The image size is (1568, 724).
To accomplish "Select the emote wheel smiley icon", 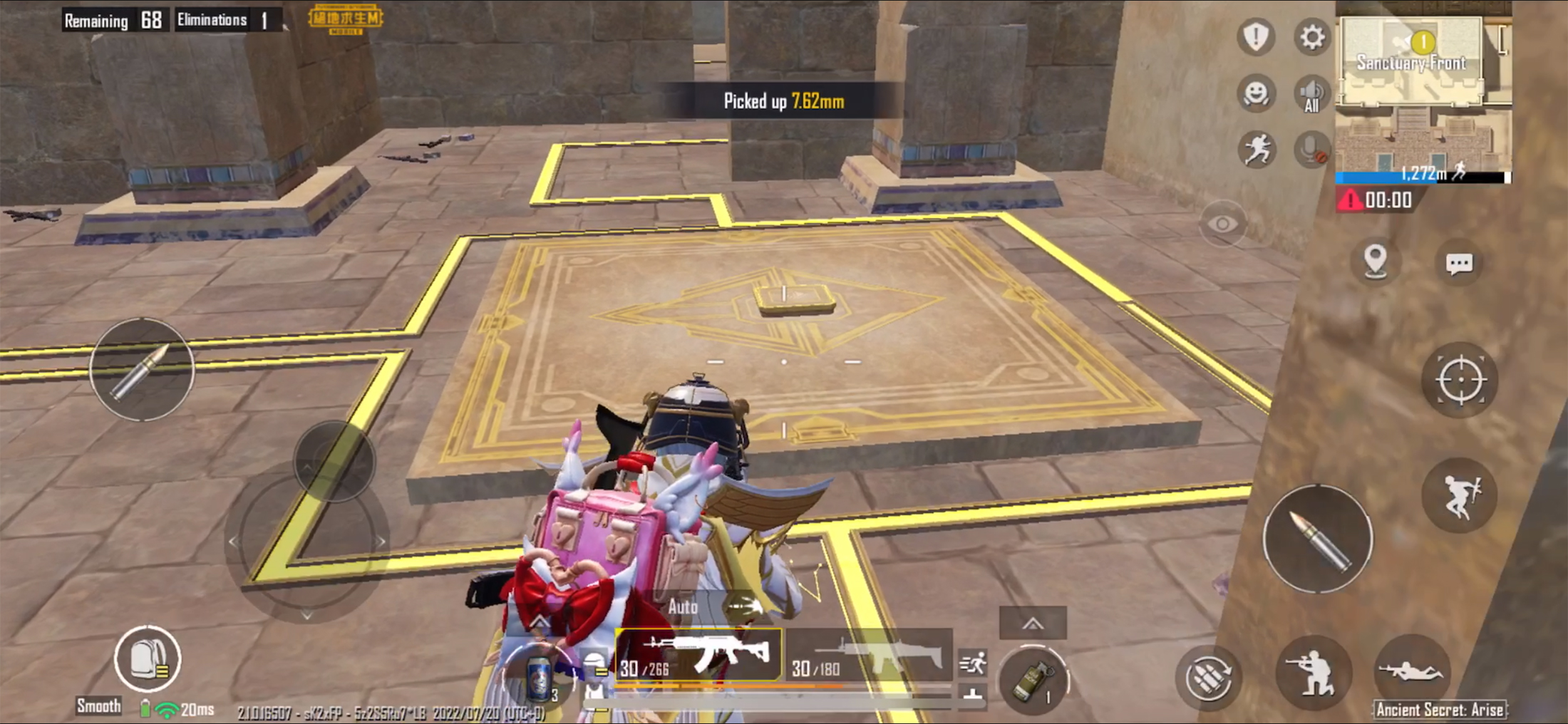I will [1257, 93].
